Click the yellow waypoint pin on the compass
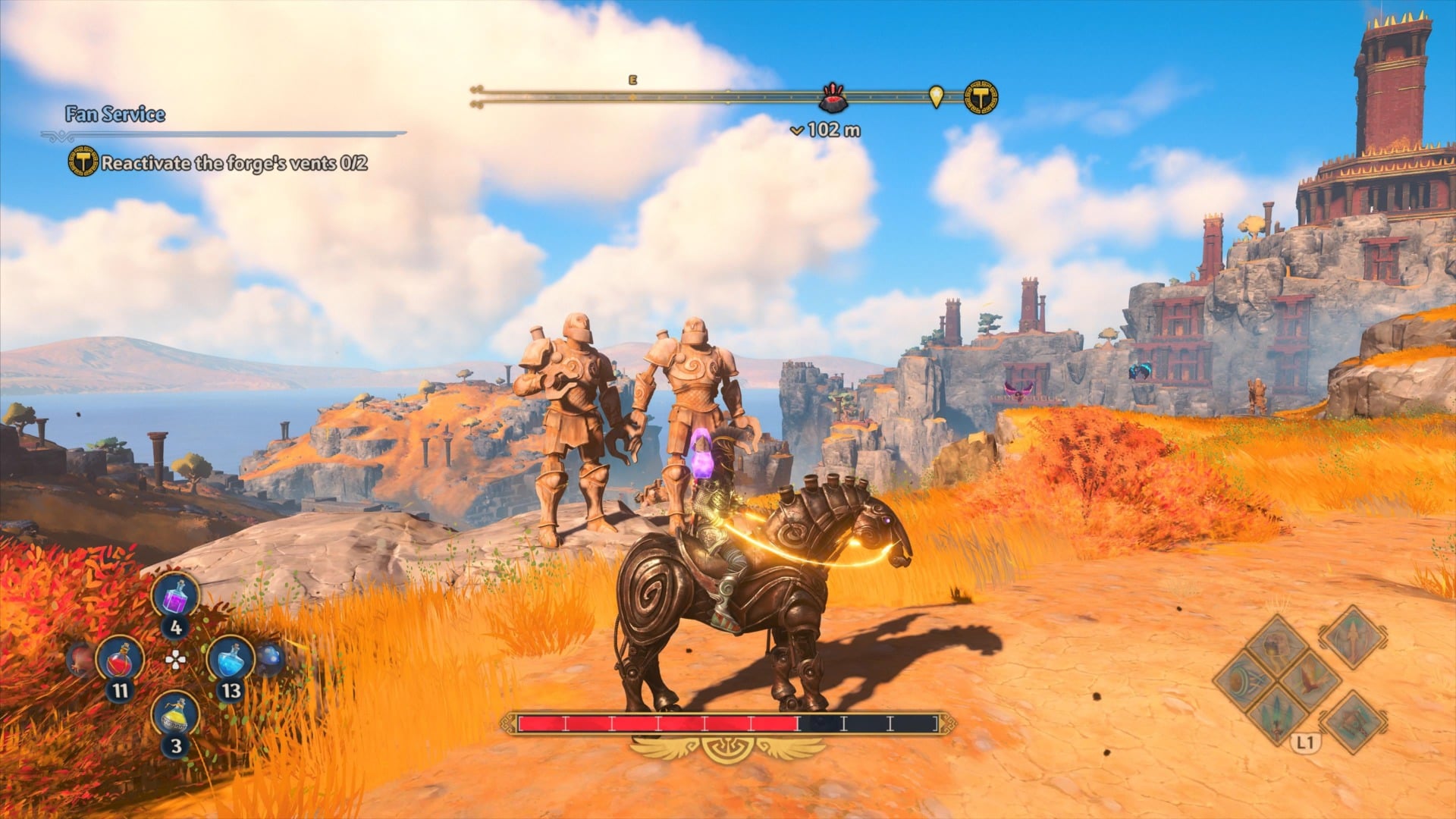 tap(937, 96)
